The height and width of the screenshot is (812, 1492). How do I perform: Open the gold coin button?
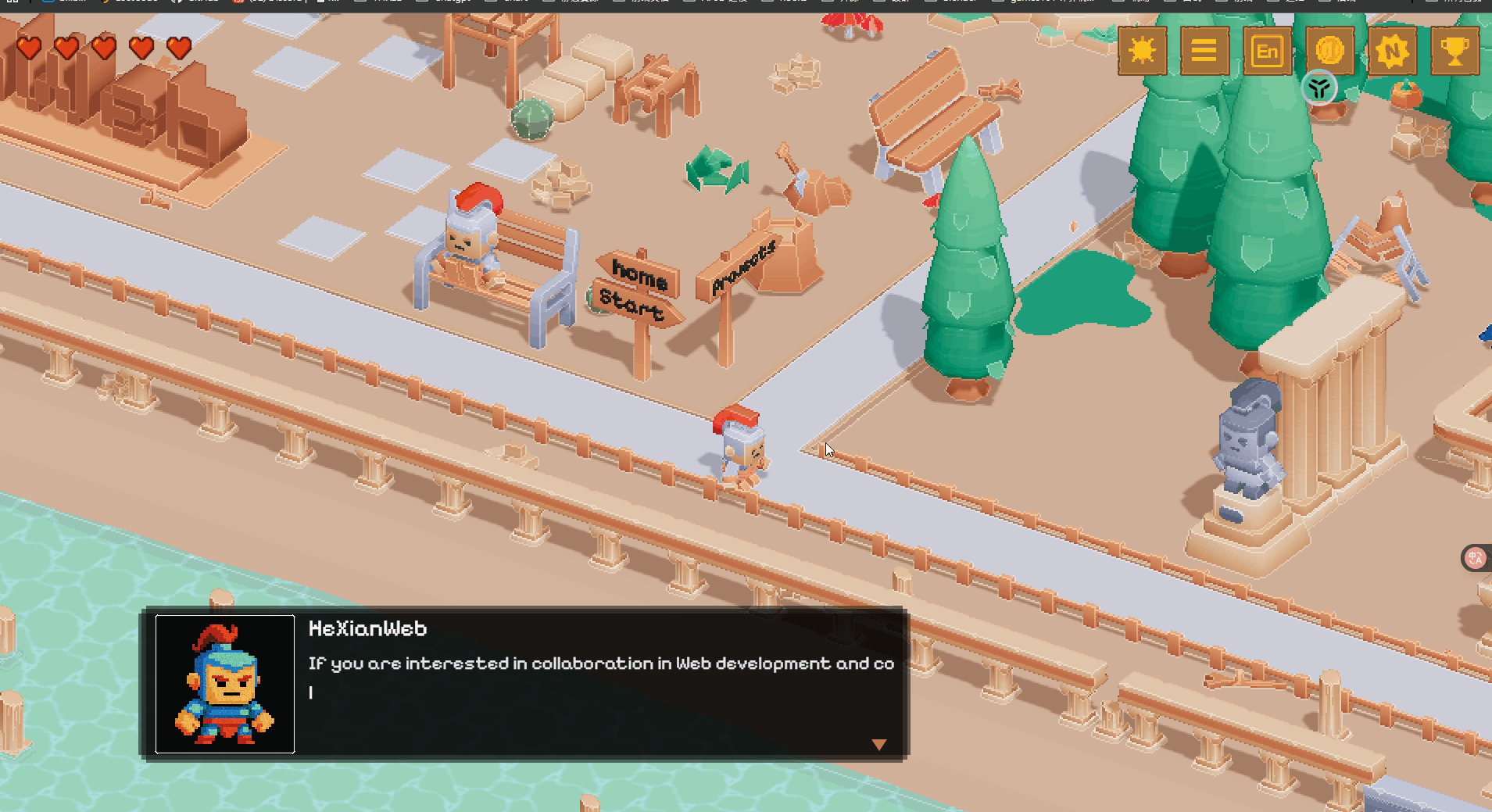[1329, 50]
